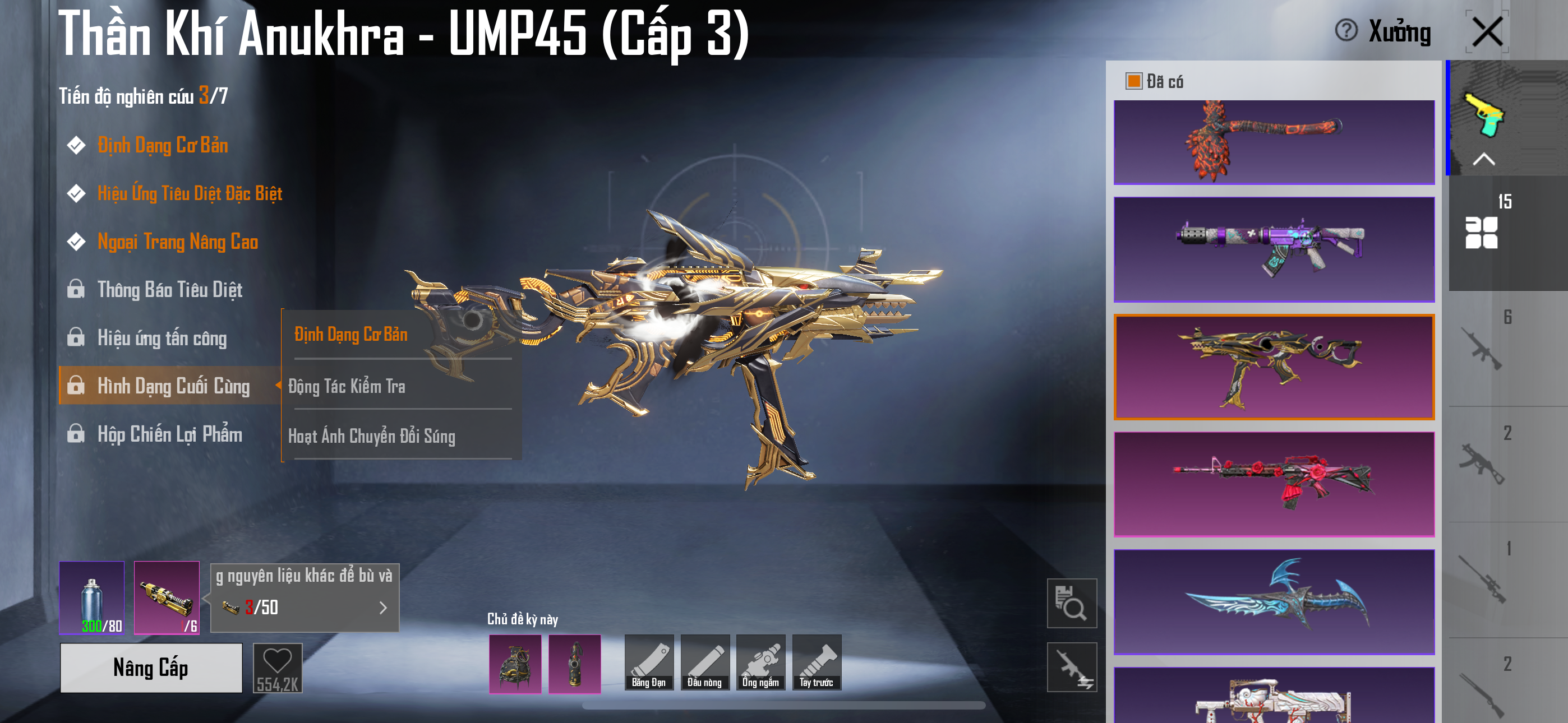Viewport: 1568px width, 723px height.
Task: Close the weapon workshop screen
Action: tap(1487, 31)
